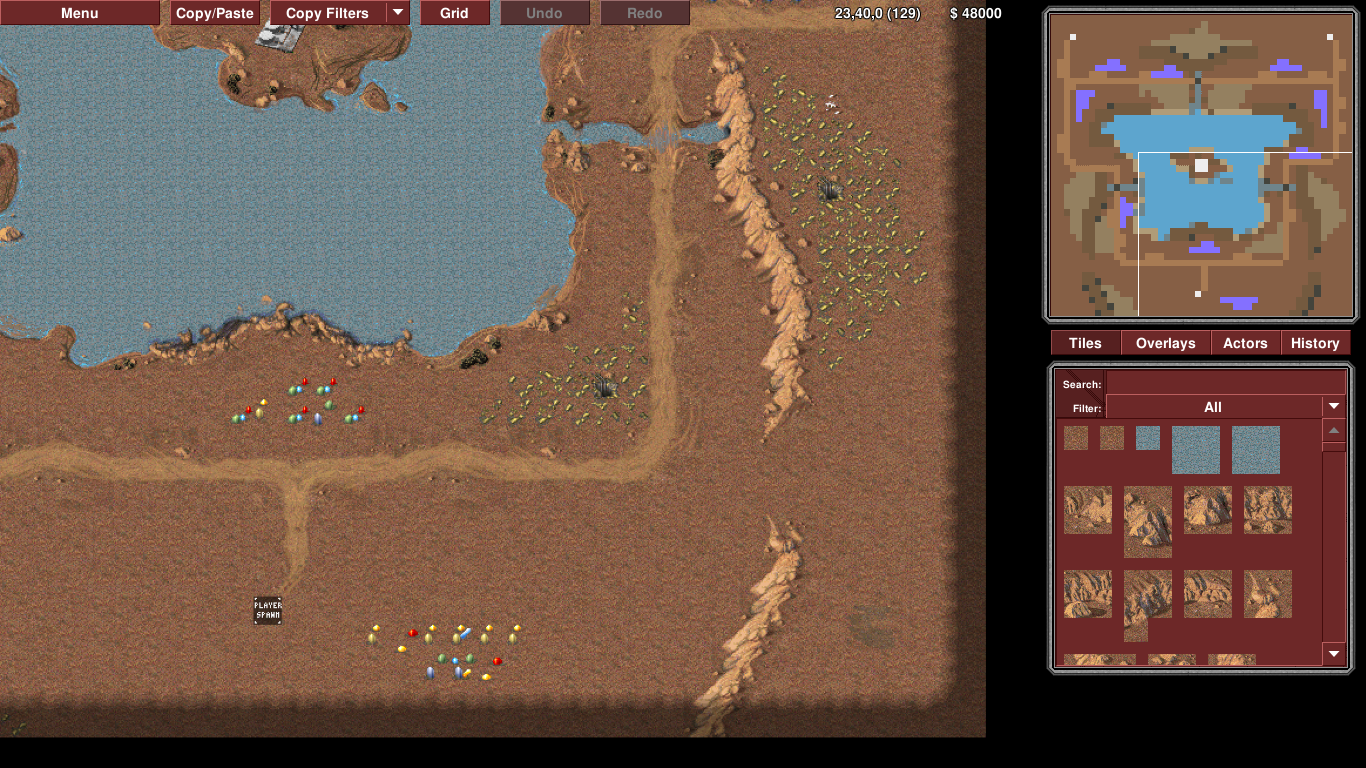This screenshot has width=1366, height=768.
Task: Switch to the Overlays tab
Action: [x=1165, y=343]
